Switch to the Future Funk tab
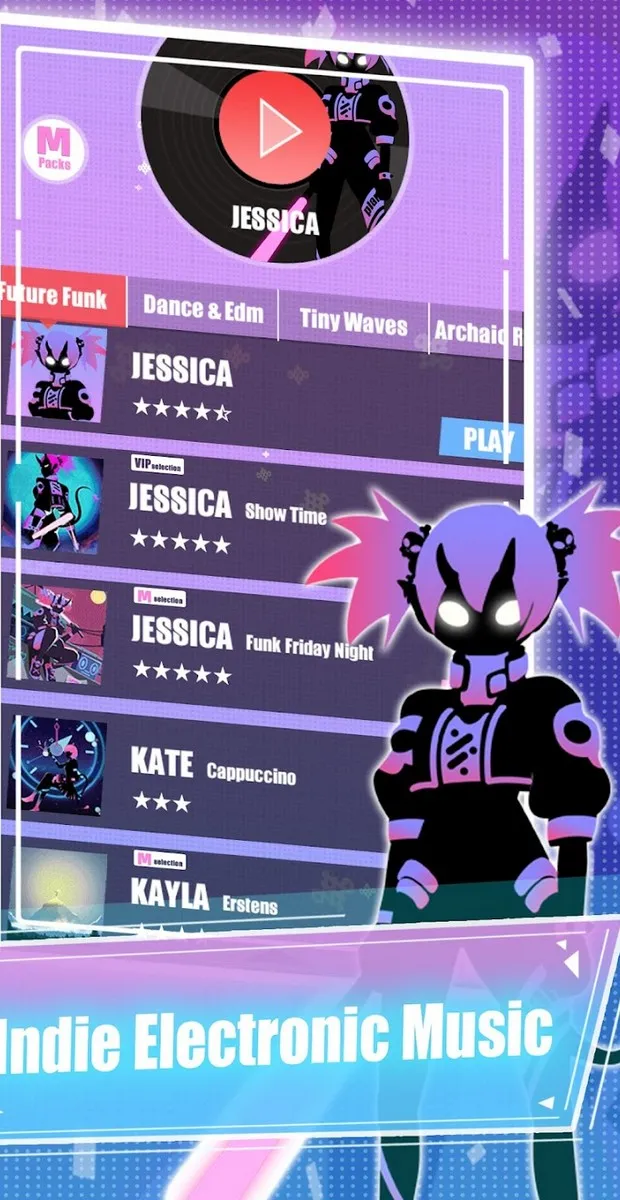This screenshot has height=1200, width=620. [62, 296]
